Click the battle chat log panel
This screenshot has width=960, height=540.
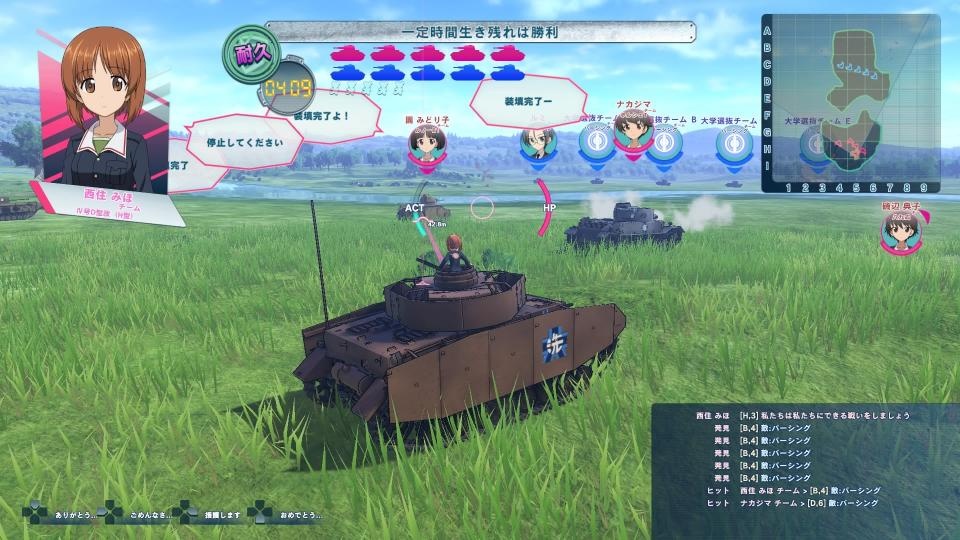(803, 461)
